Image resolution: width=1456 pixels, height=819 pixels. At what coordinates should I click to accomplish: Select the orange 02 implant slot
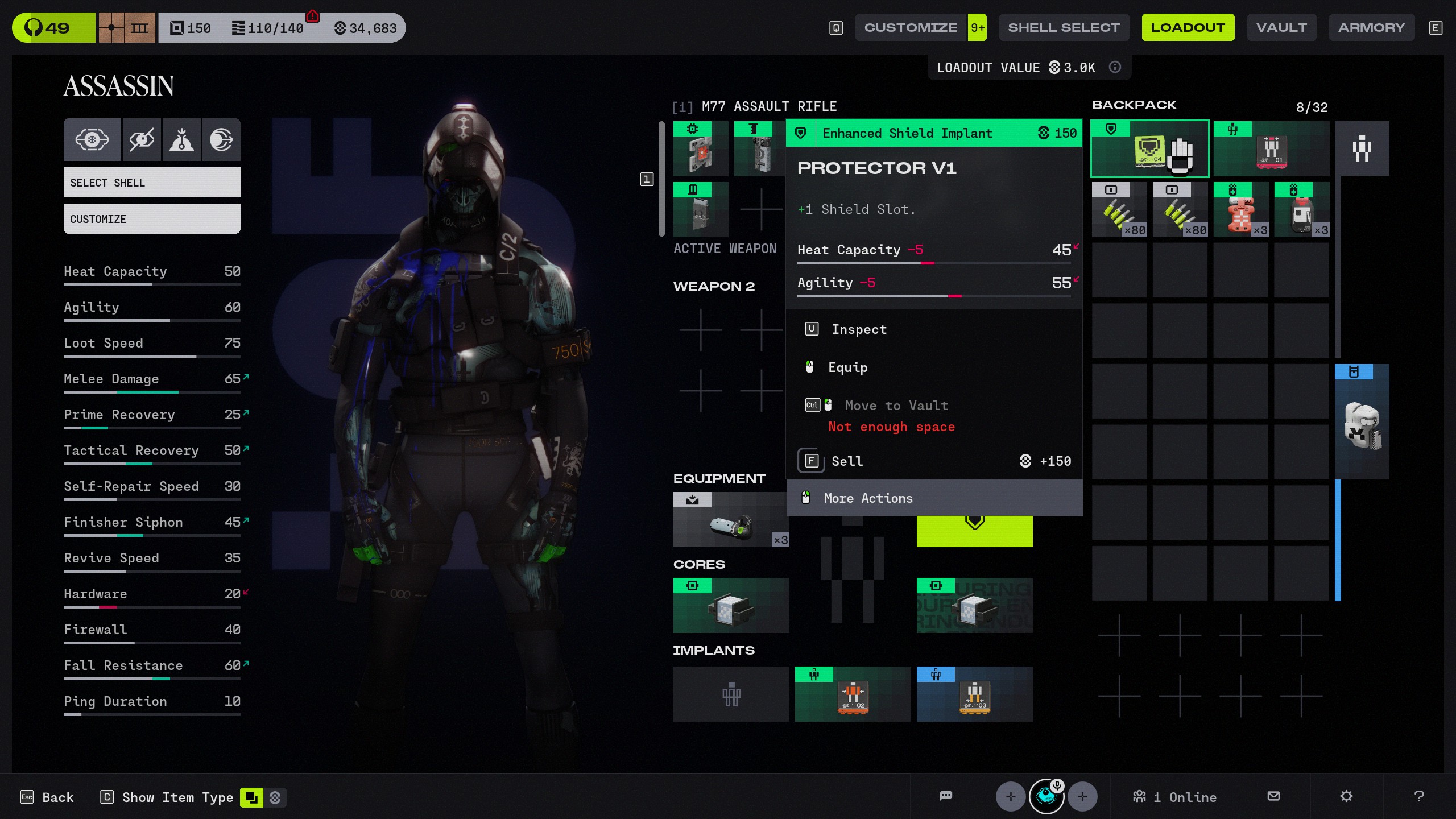pos(853,694)
